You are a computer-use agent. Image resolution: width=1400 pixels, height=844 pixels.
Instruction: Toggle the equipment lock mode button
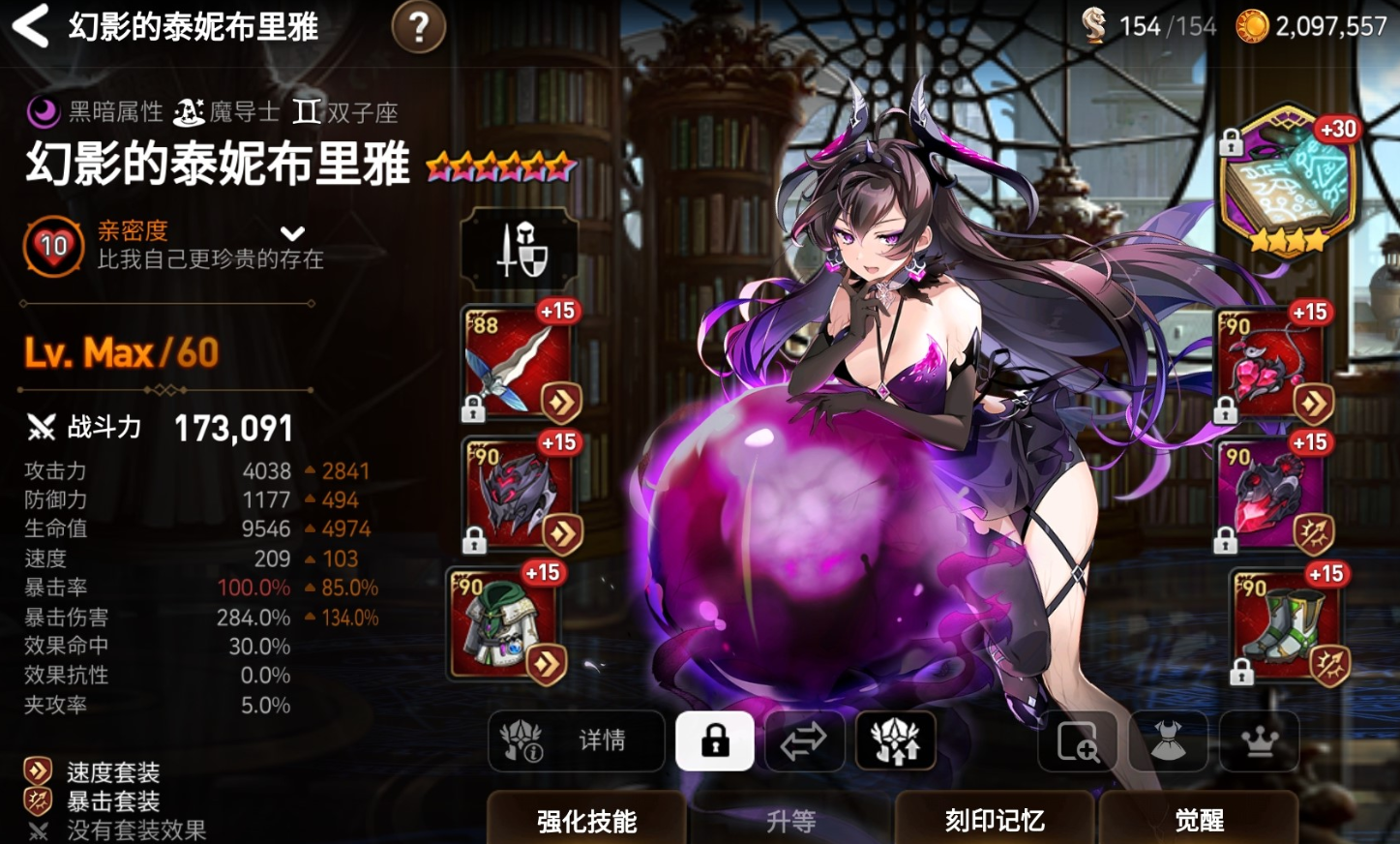[x=714, y=740]
